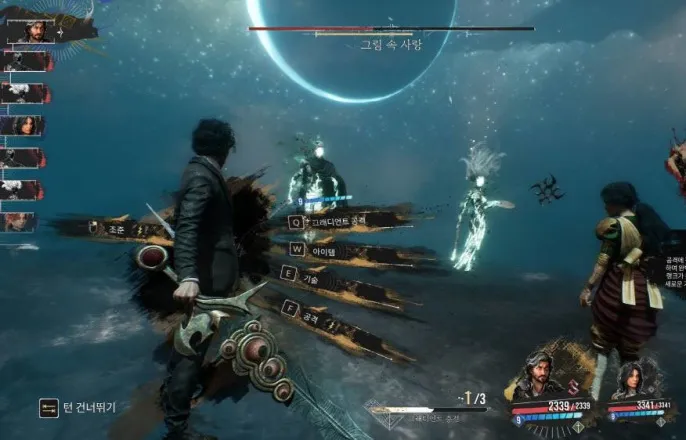Select the bearded man's party portrait with 2339 HP
This screenshot has width=686, height=440.
coord(539,377)
